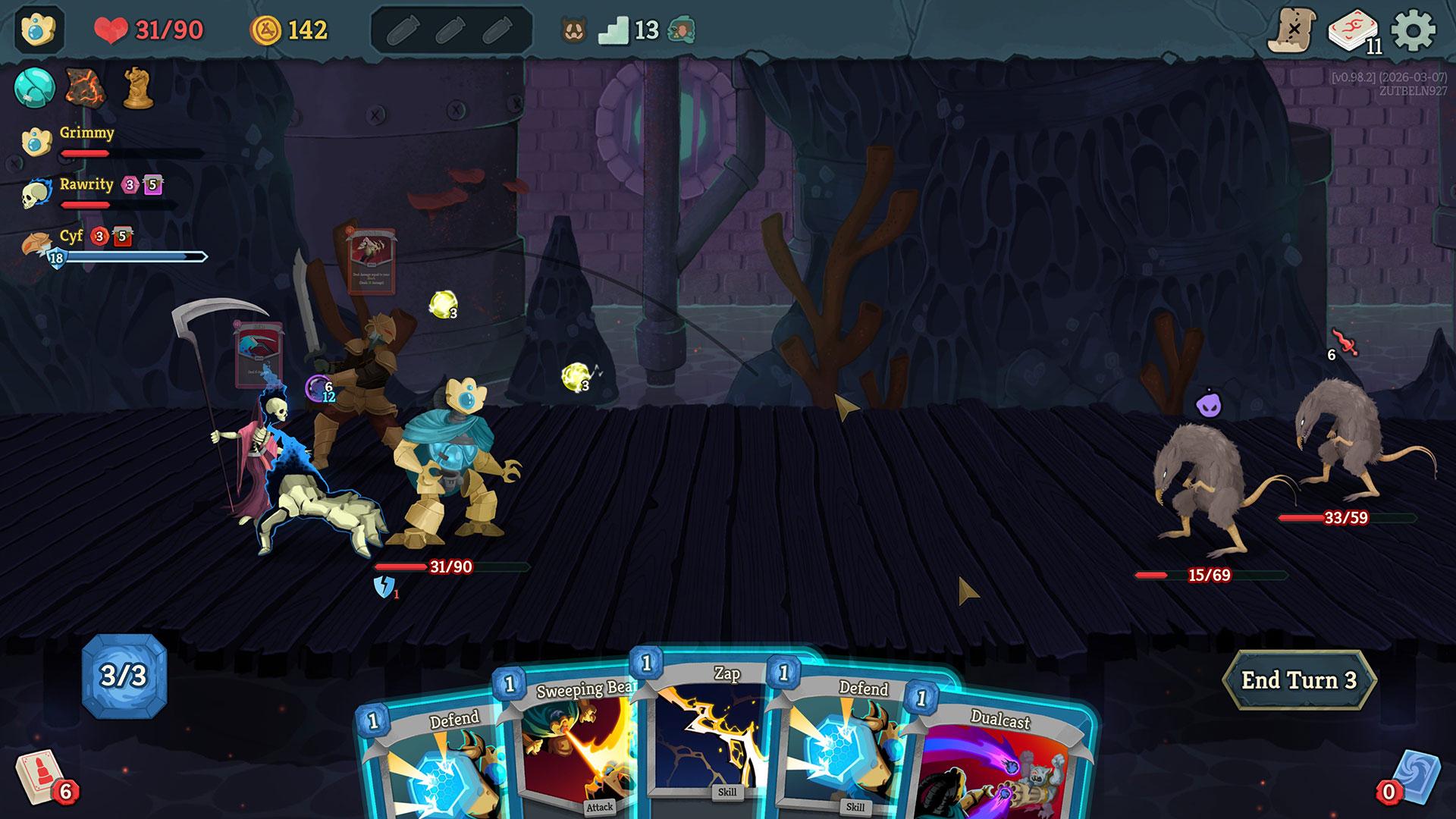Screen dimensions: 1456x819
Task: Click the character portrait icon
Action: click(x=38, y=30)
